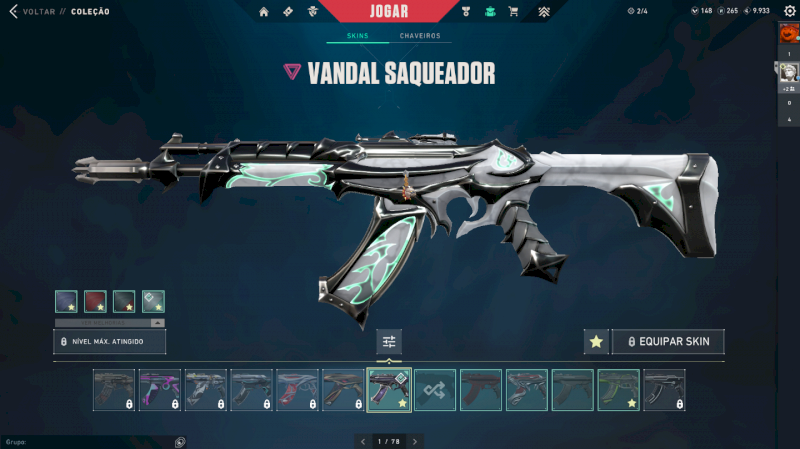The width and height of the screenshot is (800, 449).
Task: Choose the teal-white color variant swatch
Action: pyautogui.click(x=153, y=301)
